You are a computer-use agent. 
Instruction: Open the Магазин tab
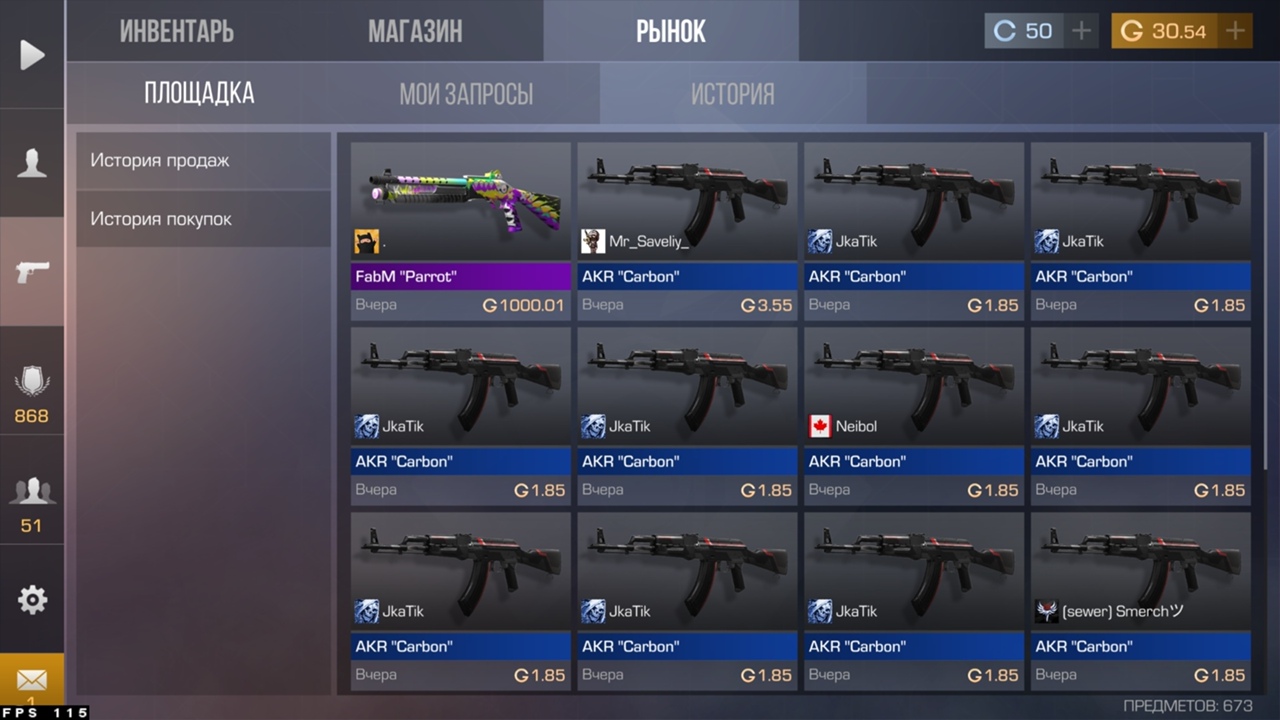click(x=415, y=31)
